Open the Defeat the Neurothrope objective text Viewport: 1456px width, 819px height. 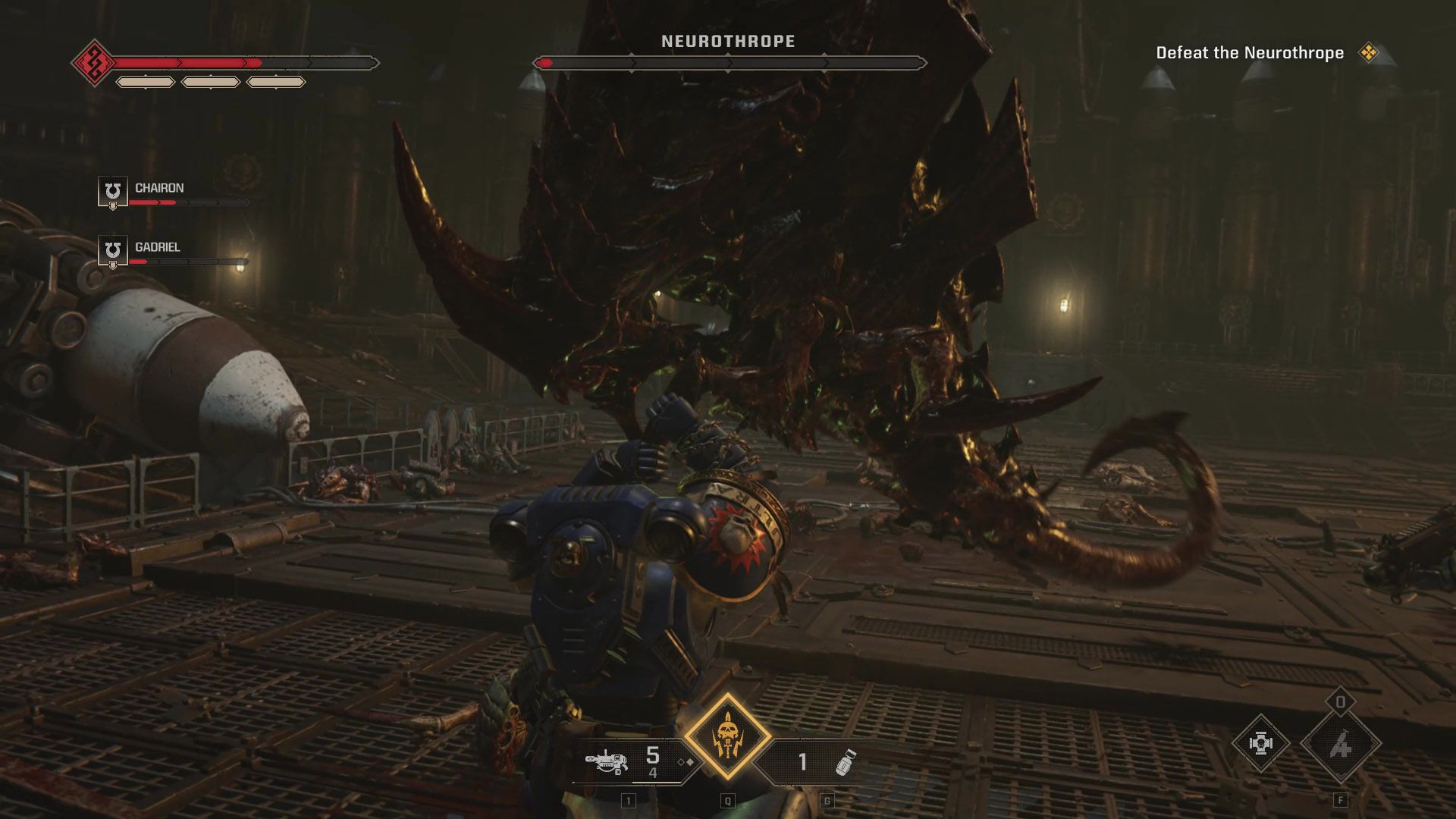1249,53
